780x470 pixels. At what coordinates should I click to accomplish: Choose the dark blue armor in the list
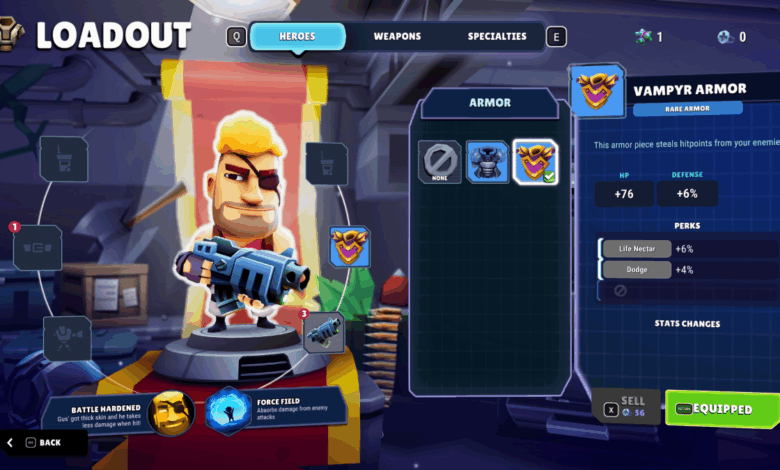pos(487,162)
